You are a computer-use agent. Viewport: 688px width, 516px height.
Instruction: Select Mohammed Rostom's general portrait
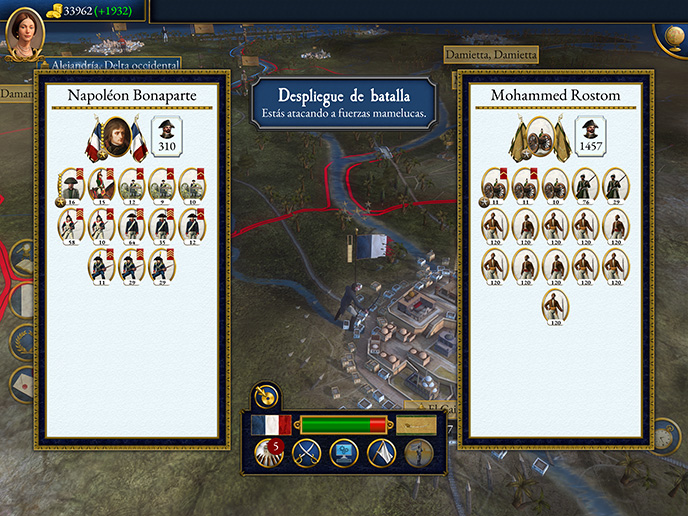tap(541, 138)
